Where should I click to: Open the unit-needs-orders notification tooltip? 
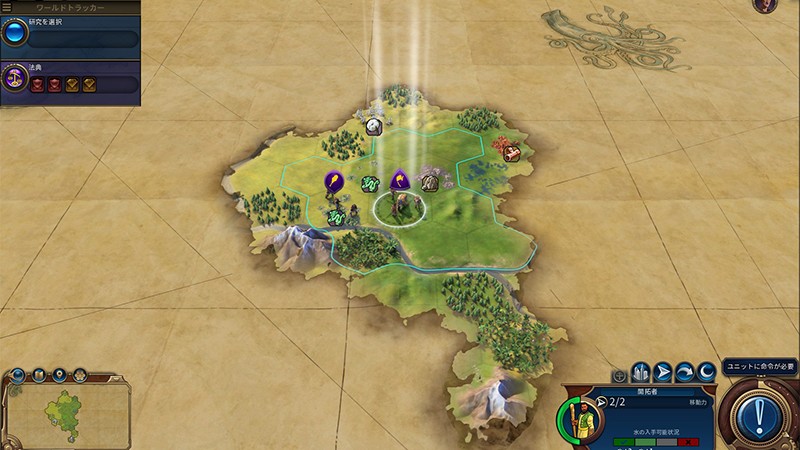tap(761, 365)
